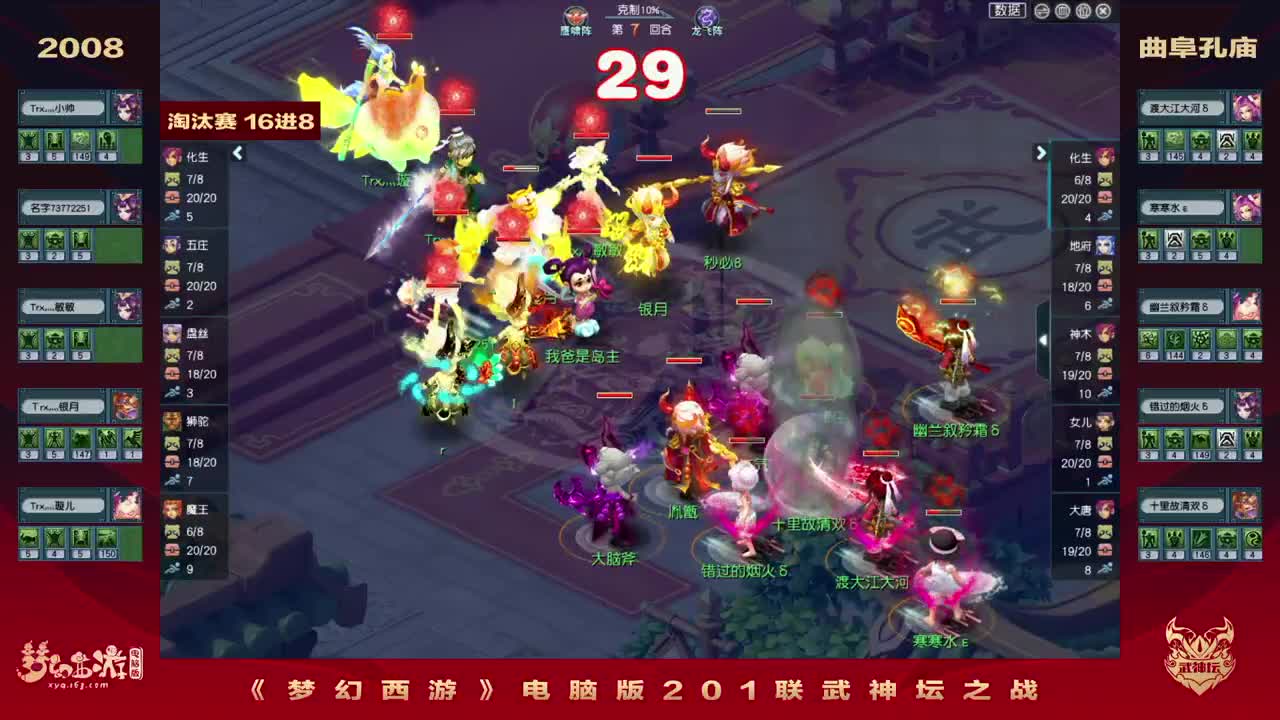Toggle the camera icon next to 数据
The width and height of the screenshot is (1280, 720).
pyautogui.click(x=1042, y=9)
